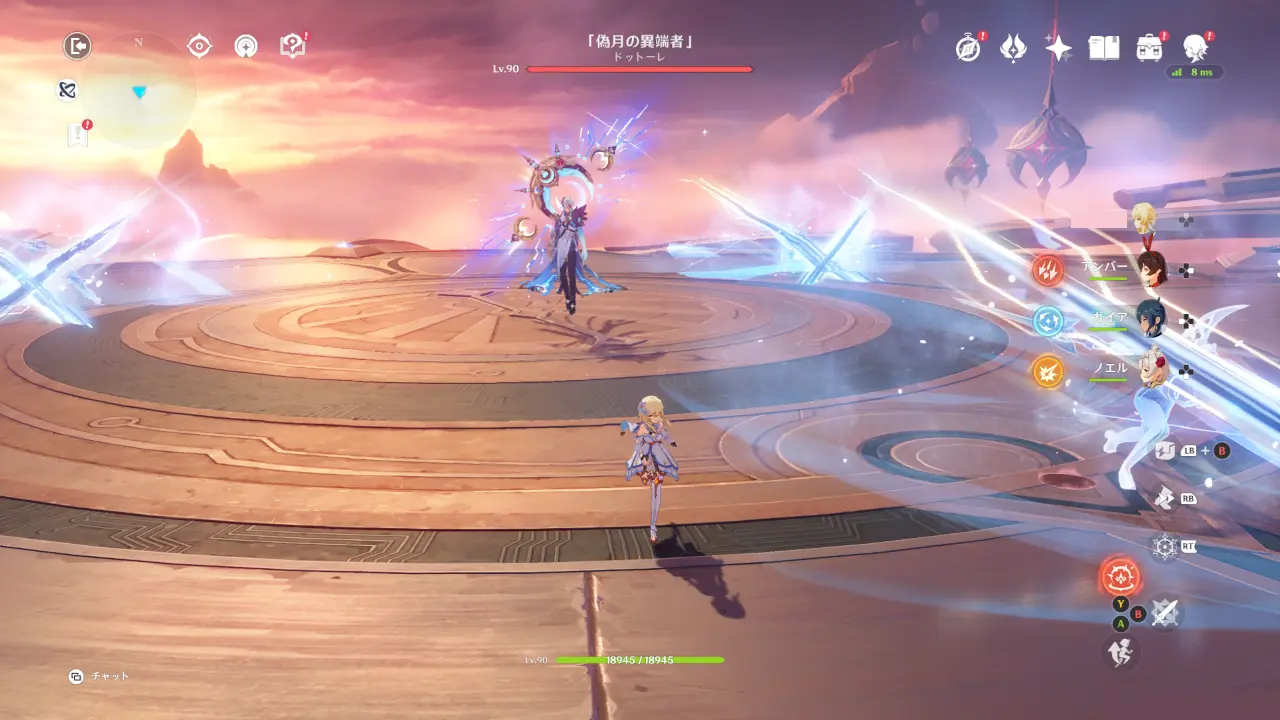Click the orbit-shaped icon beside the minimap
This screenshot has height=720, width=1280.
click(x=67, y=90)
